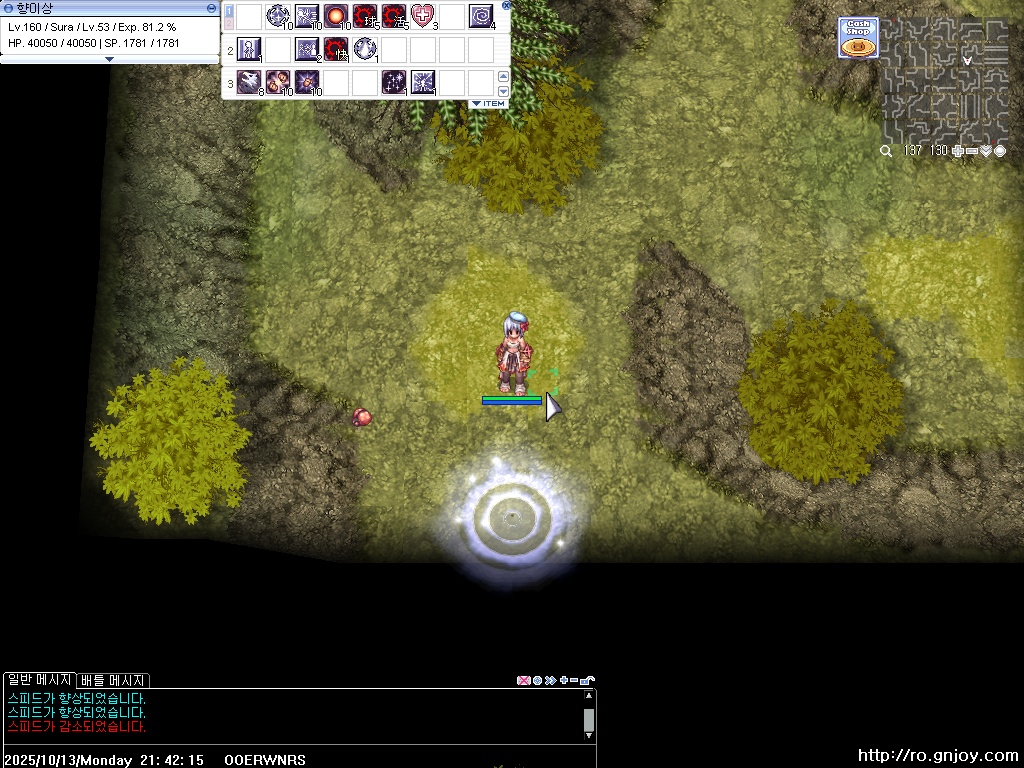This screenshot has width=1024, height=768.
Task: Click the chat input field
Action: (x=400, y=760)
